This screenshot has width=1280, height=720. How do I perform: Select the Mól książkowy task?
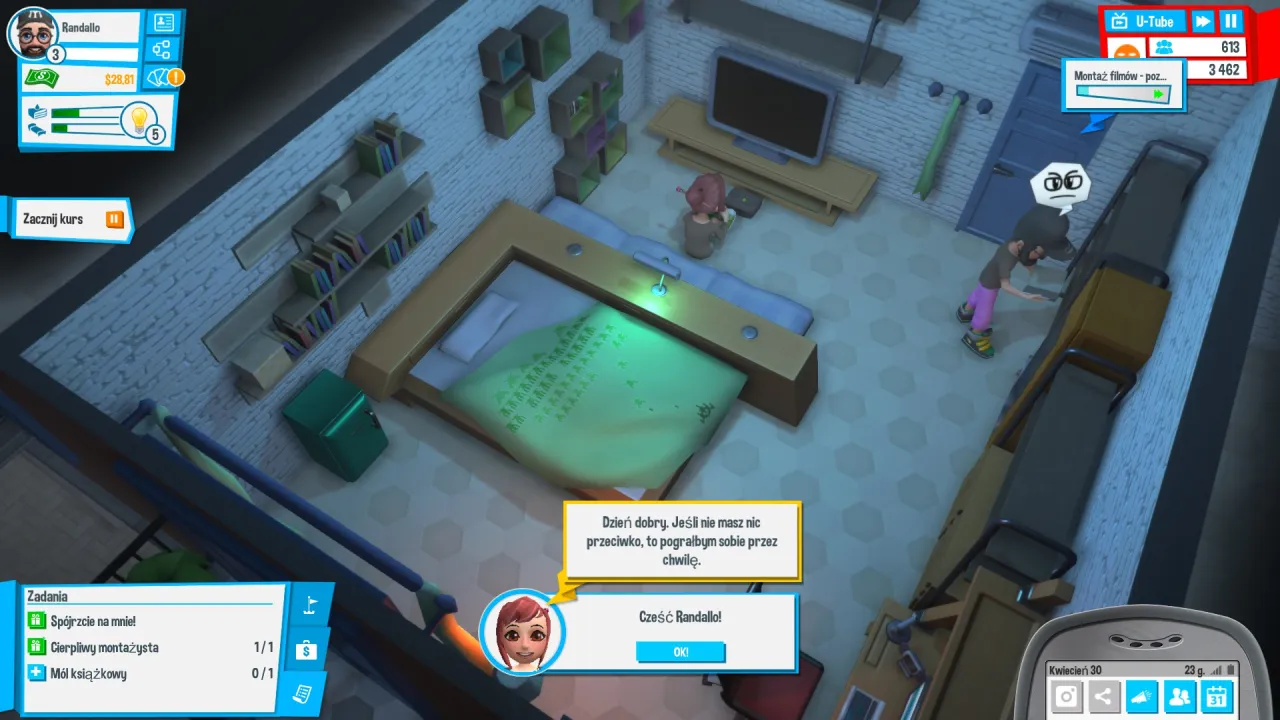(90, 673)
